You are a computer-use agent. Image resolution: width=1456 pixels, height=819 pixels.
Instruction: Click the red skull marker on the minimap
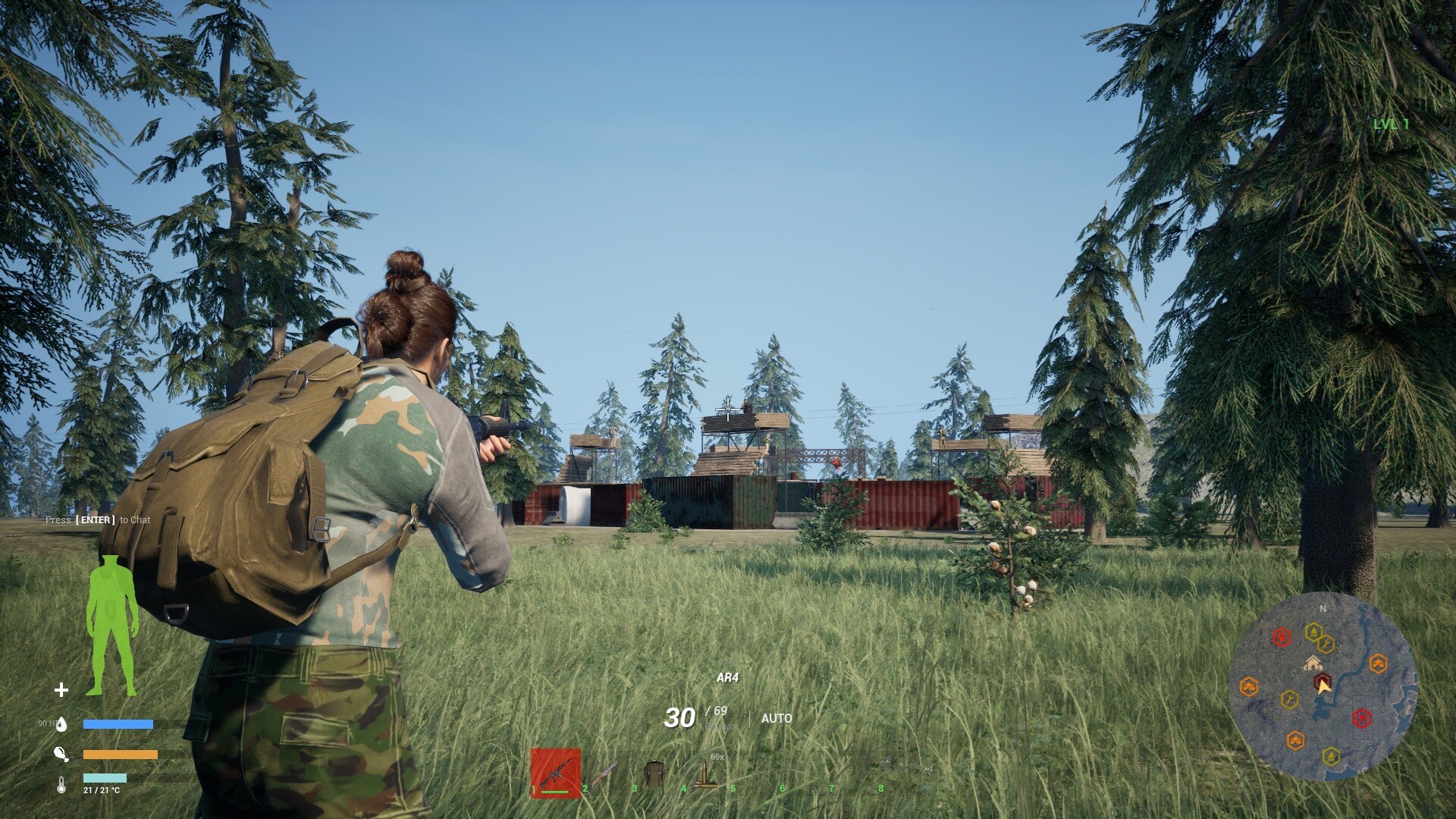1362,718
